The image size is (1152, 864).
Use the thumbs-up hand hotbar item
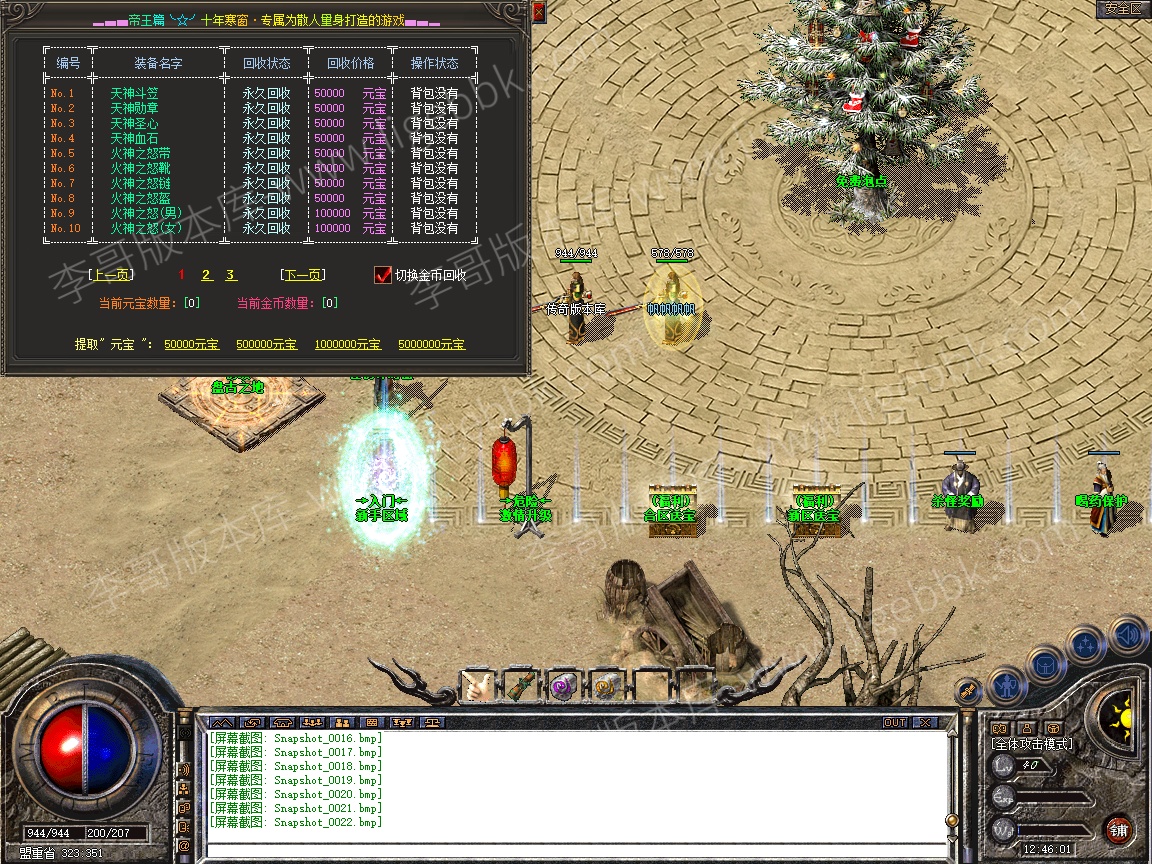[477, 686]
